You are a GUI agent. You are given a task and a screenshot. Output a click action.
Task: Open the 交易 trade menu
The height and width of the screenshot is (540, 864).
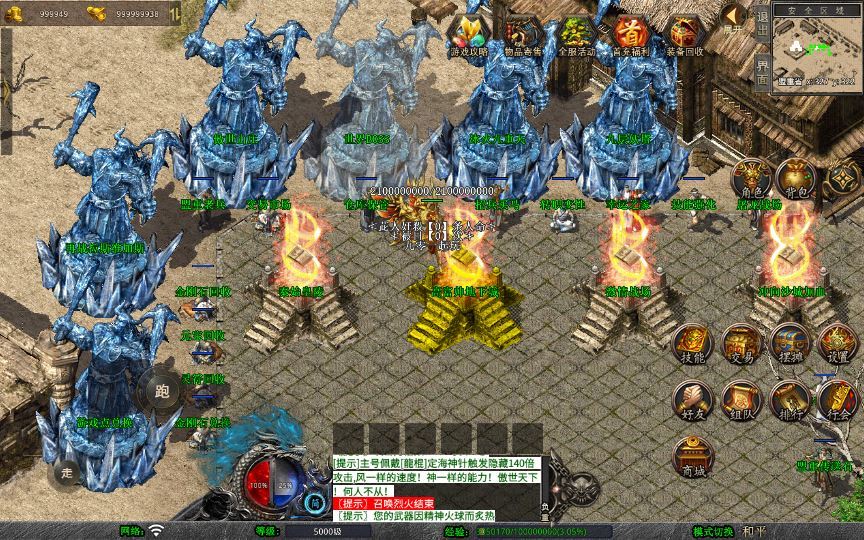(740, 343)
